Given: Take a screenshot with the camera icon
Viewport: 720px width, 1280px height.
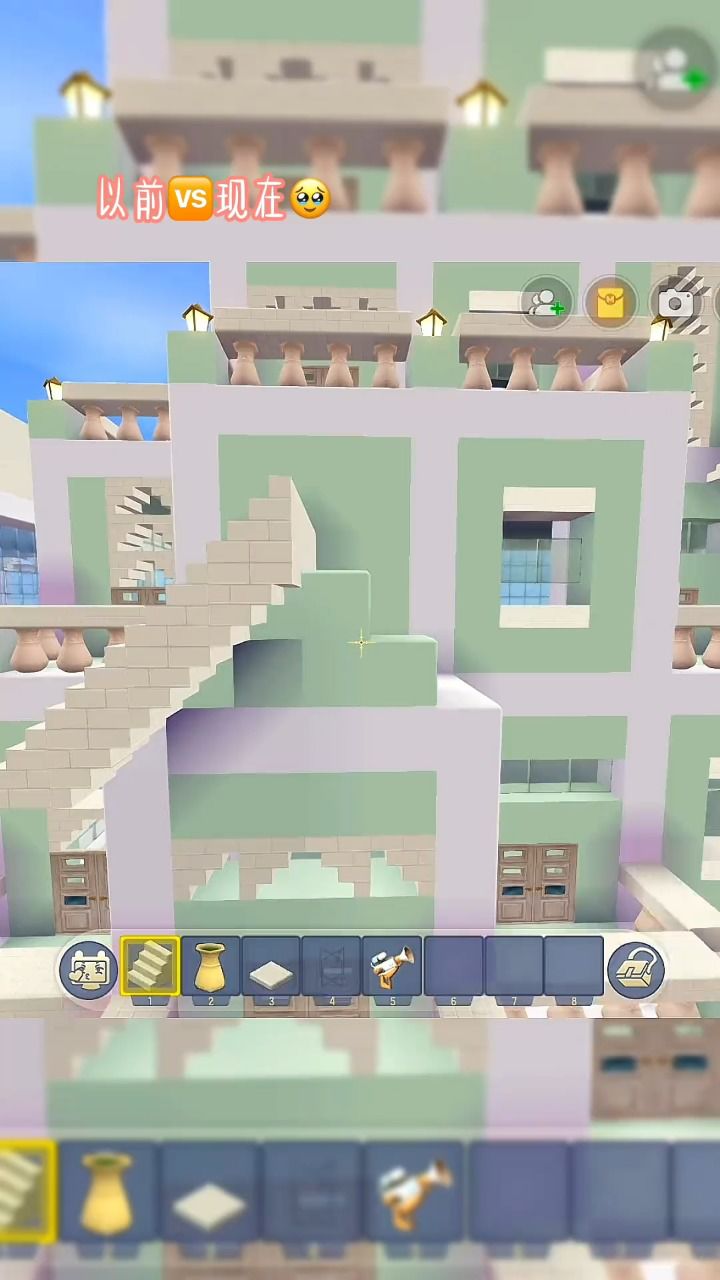Looking at the screenshot, I should [675, 303].
